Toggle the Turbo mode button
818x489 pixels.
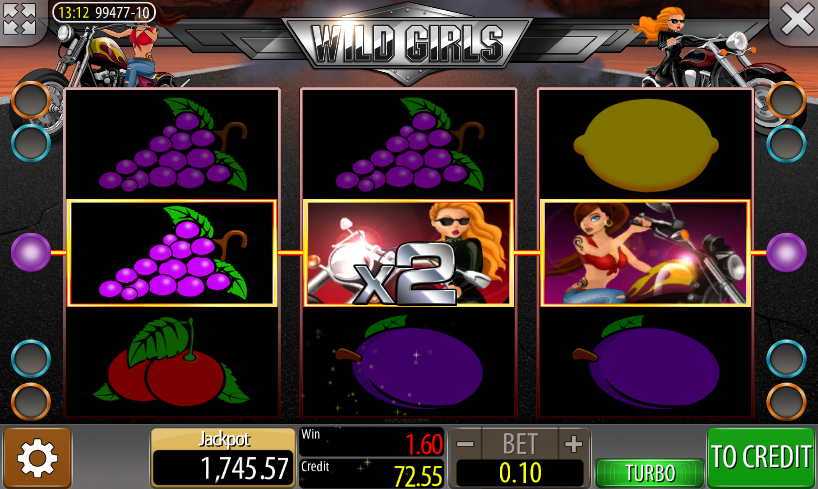(649, 473)
